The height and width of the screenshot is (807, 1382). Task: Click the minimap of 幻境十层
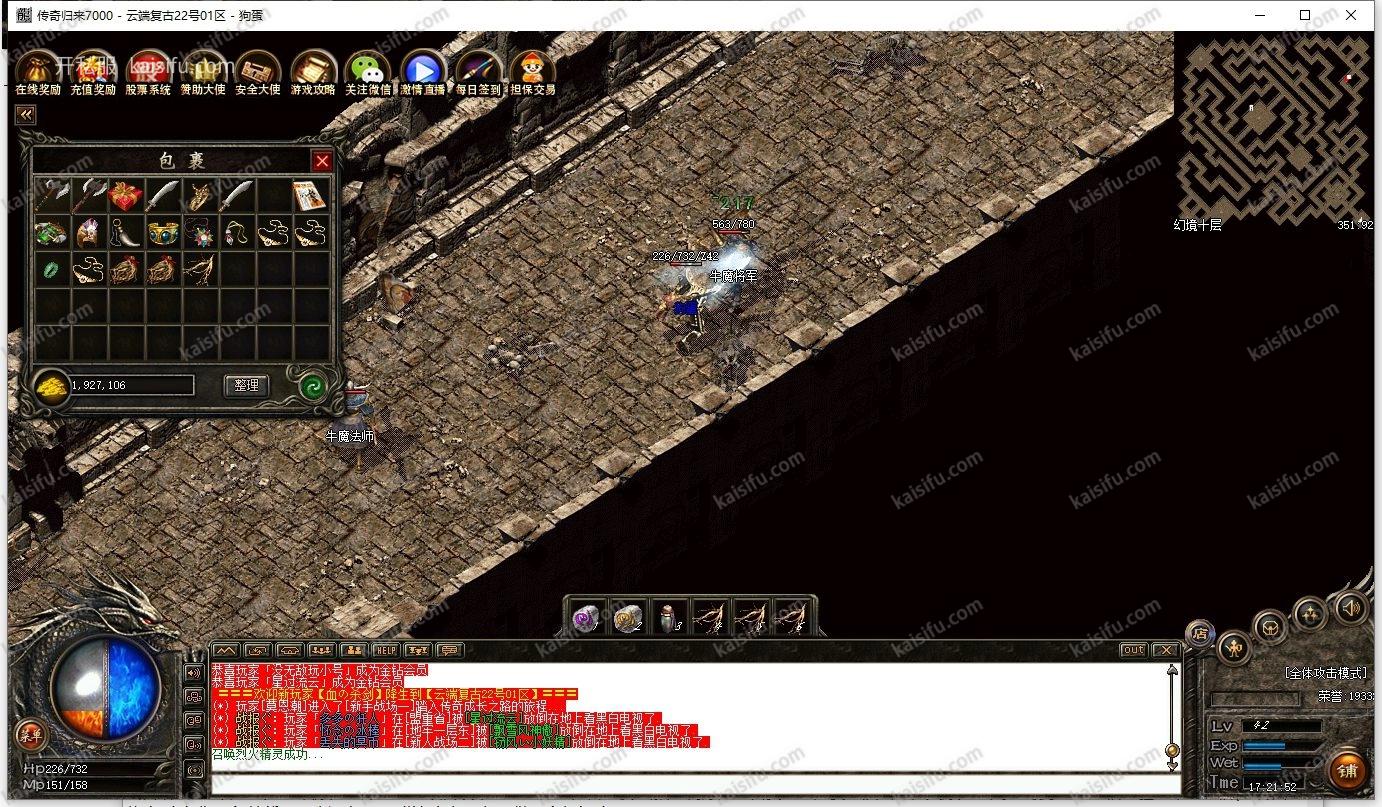(x=1272, y=125)
